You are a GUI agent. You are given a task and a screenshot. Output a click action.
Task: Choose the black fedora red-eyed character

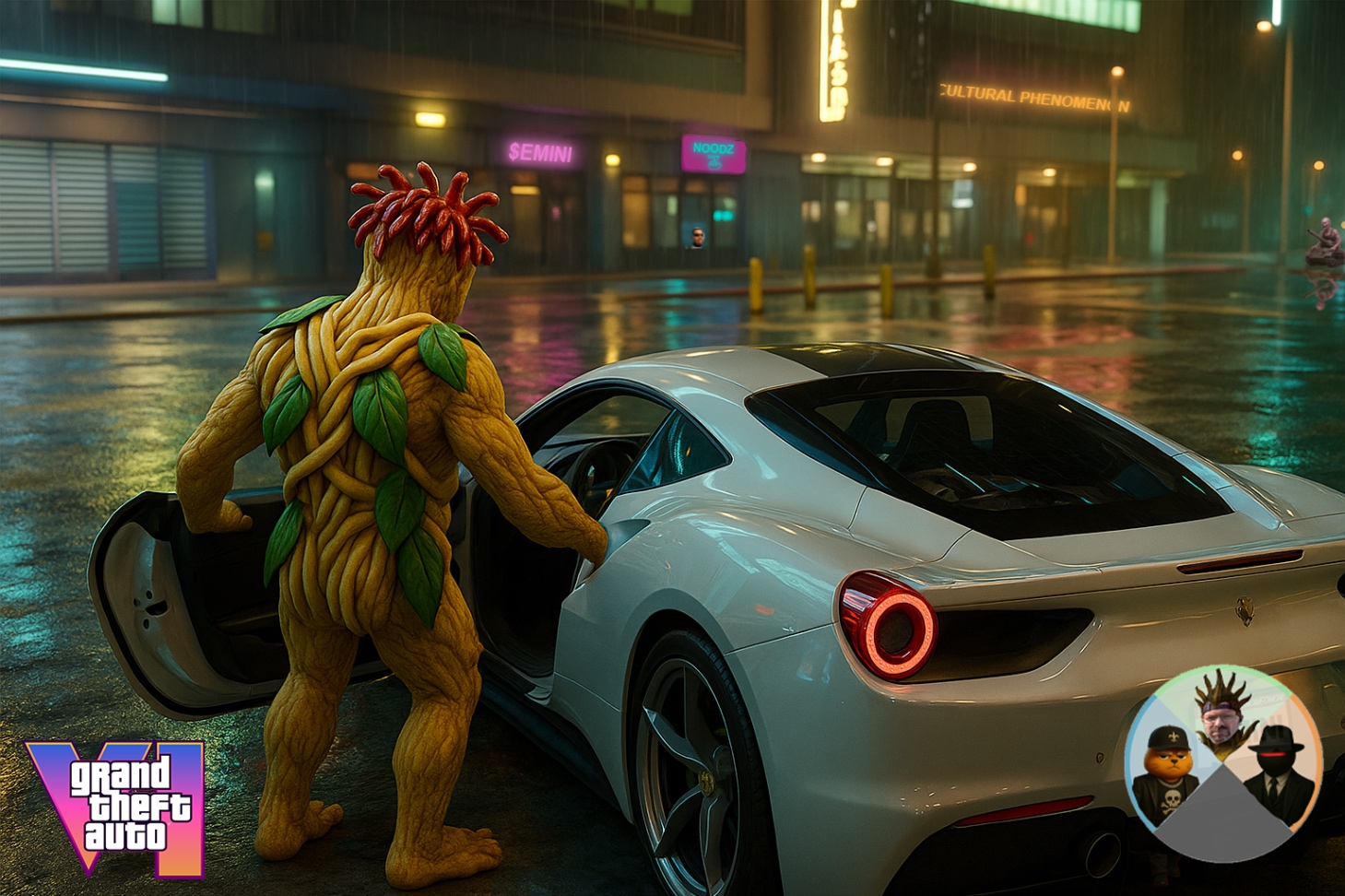pyautogui.click(x=1279, y=771)
